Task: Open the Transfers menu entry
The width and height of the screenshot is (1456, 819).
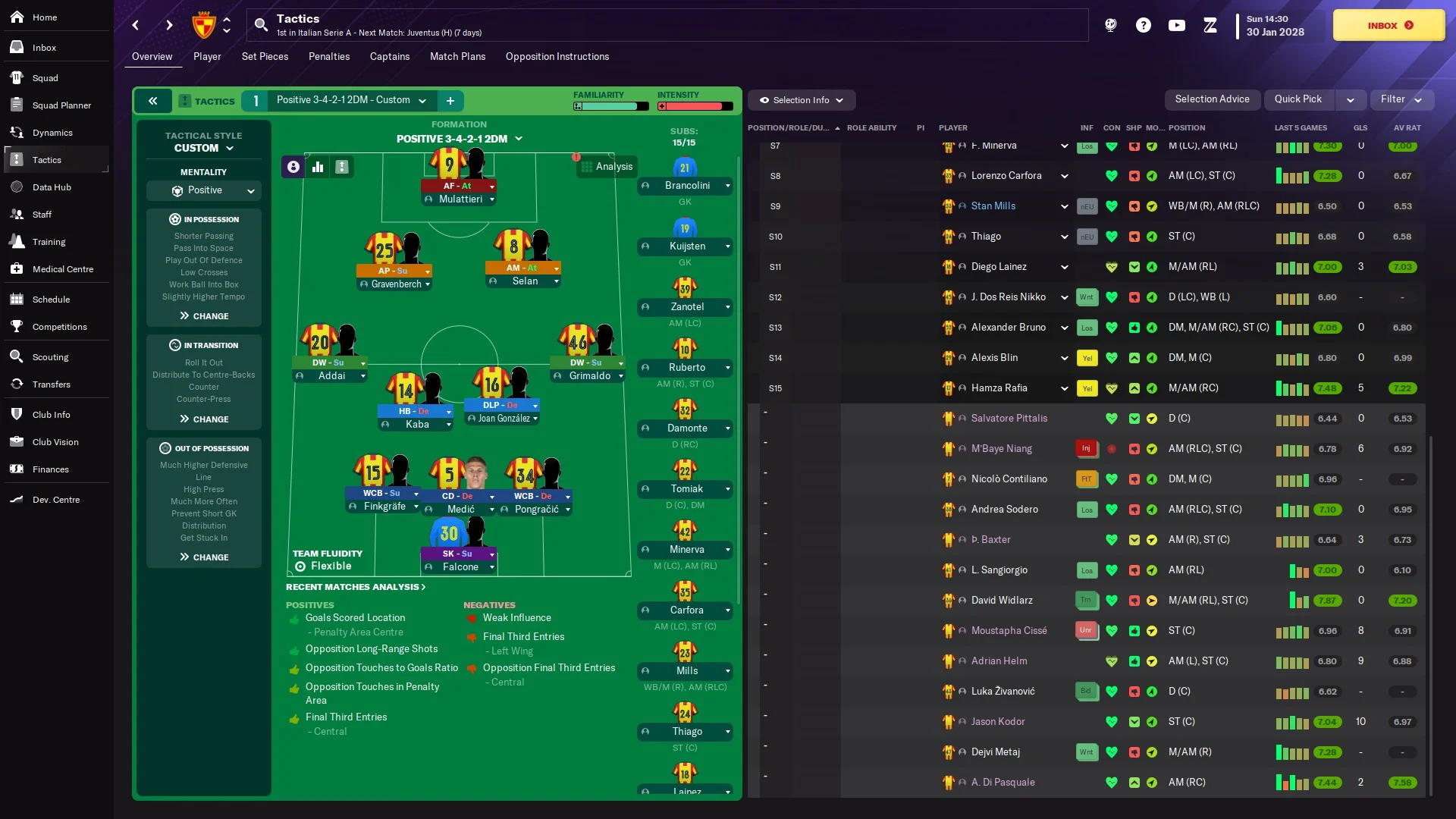Action: tap(51, 384)
